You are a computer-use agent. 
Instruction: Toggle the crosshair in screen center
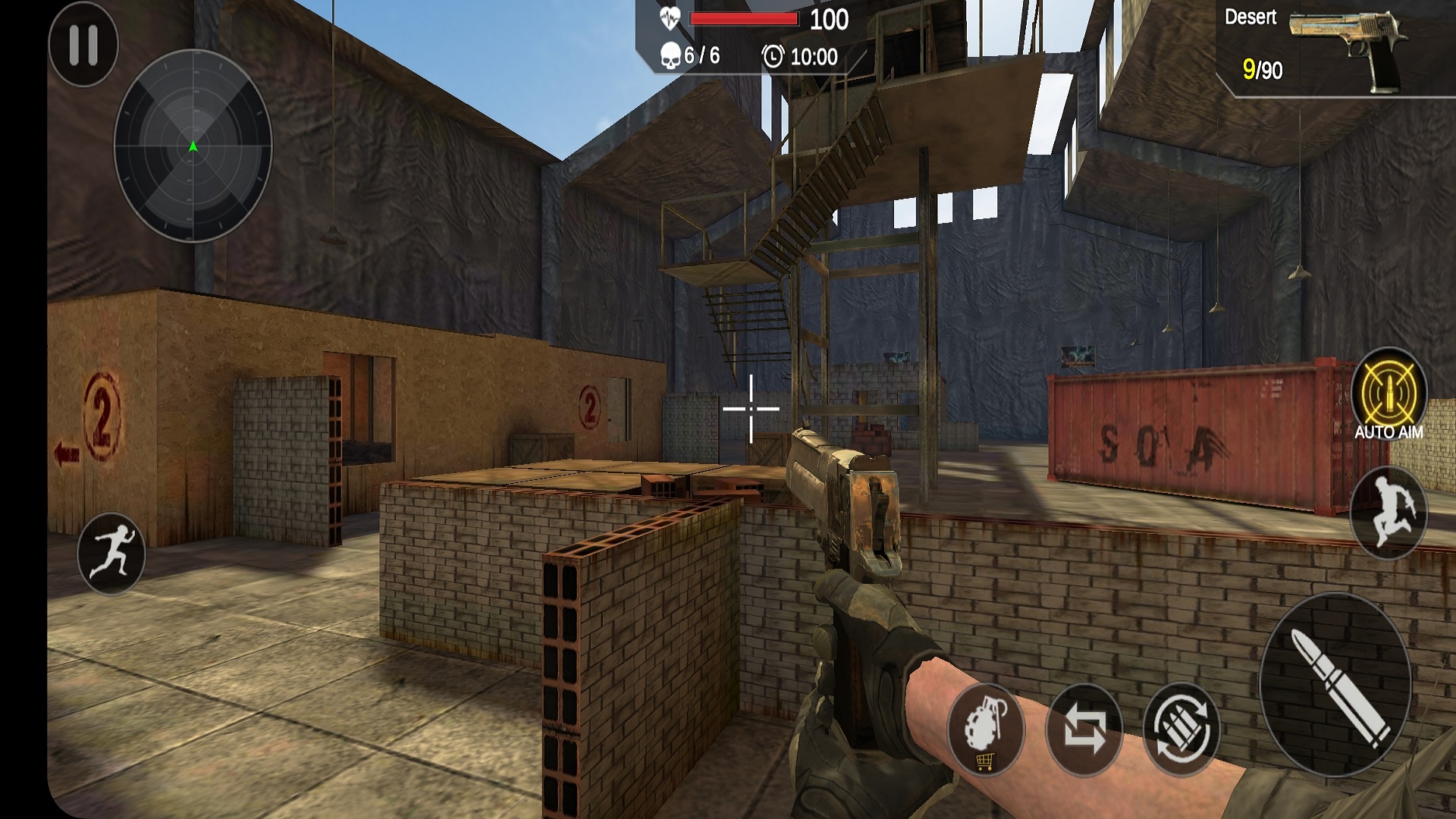(749, 407)
